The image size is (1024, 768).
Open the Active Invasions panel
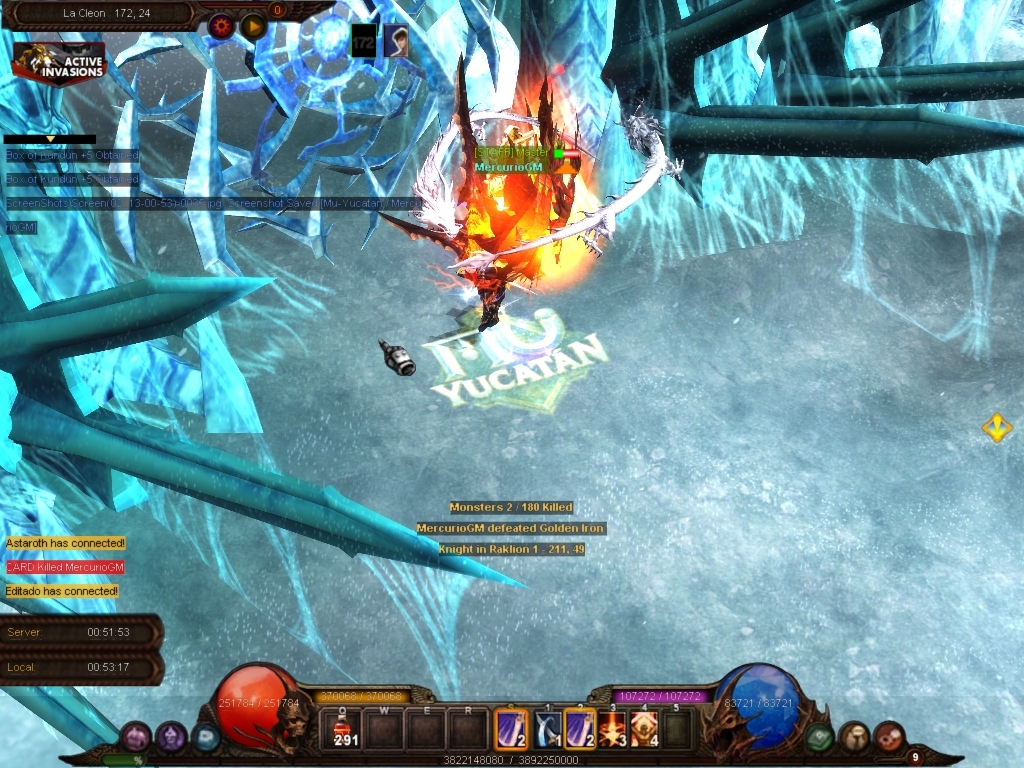point(59,62)
